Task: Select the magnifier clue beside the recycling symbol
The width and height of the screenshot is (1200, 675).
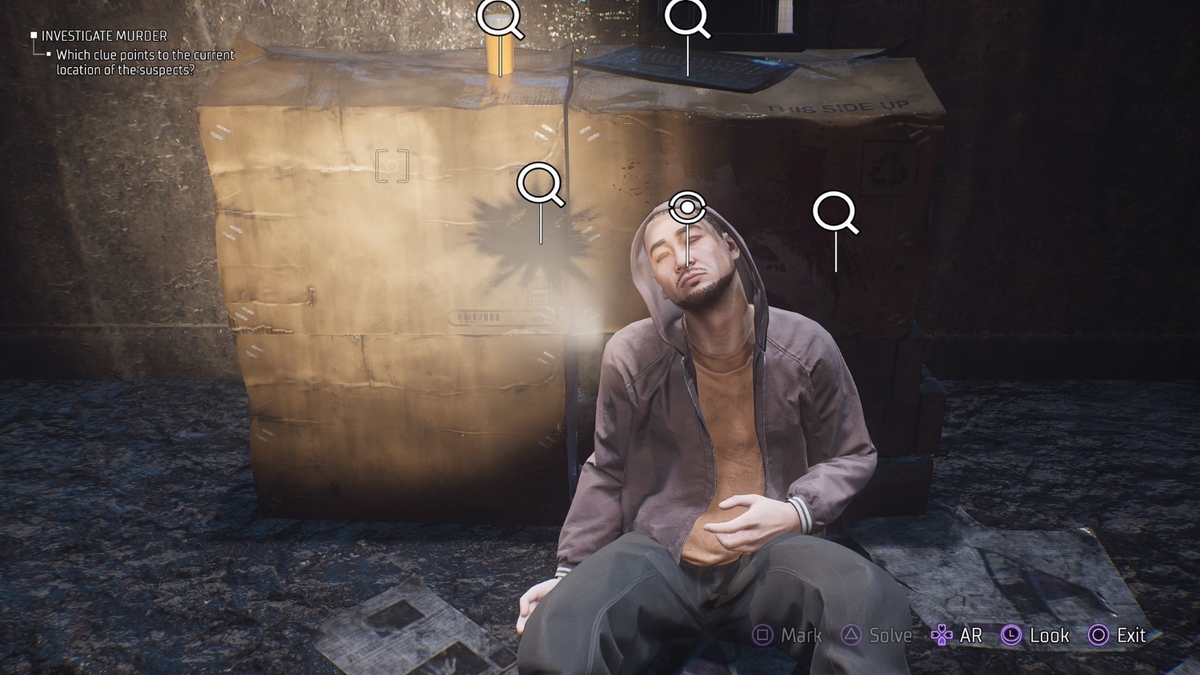Action: point(834,212)
